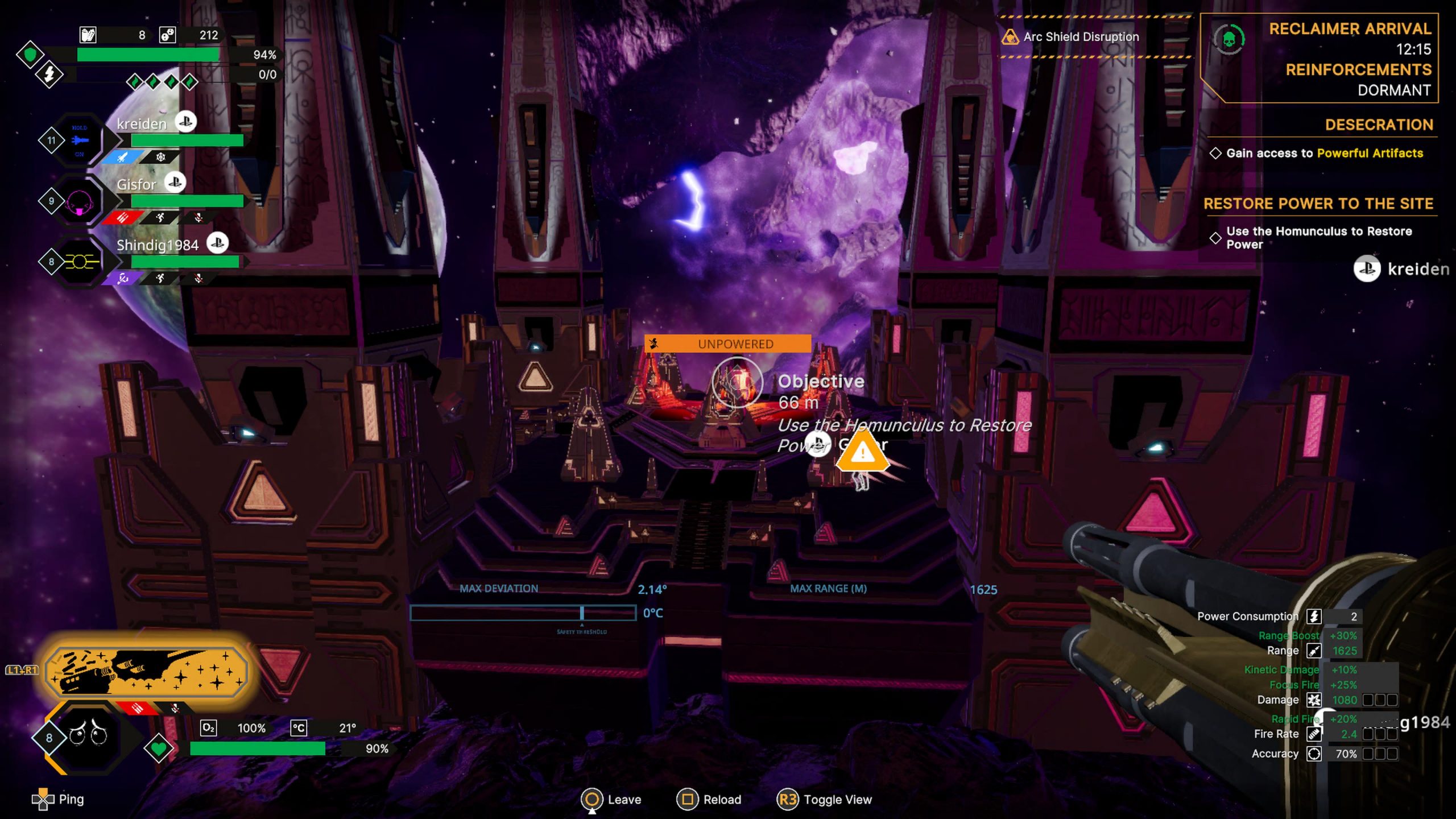Click the green heart health icon
Screen dimensions: 1456x819
pyautogui.click(x=159, y=748)
